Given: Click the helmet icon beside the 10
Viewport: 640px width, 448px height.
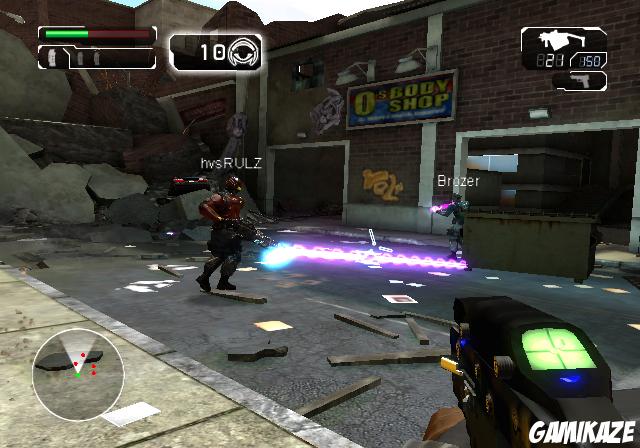Looking at the screenshot, I should click(x=244, y=51).
